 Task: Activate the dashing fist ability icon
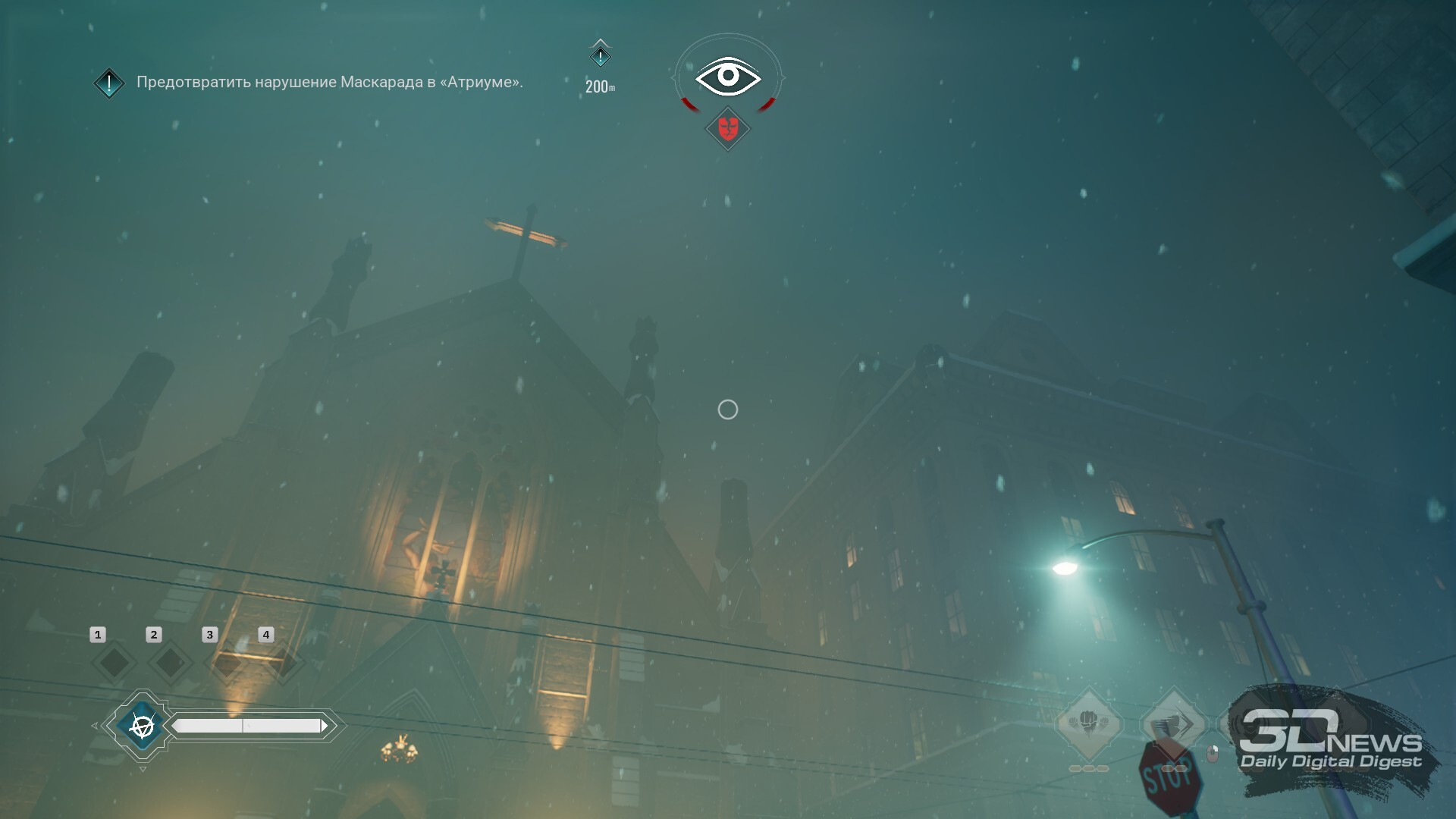(x=1172, y=724)
